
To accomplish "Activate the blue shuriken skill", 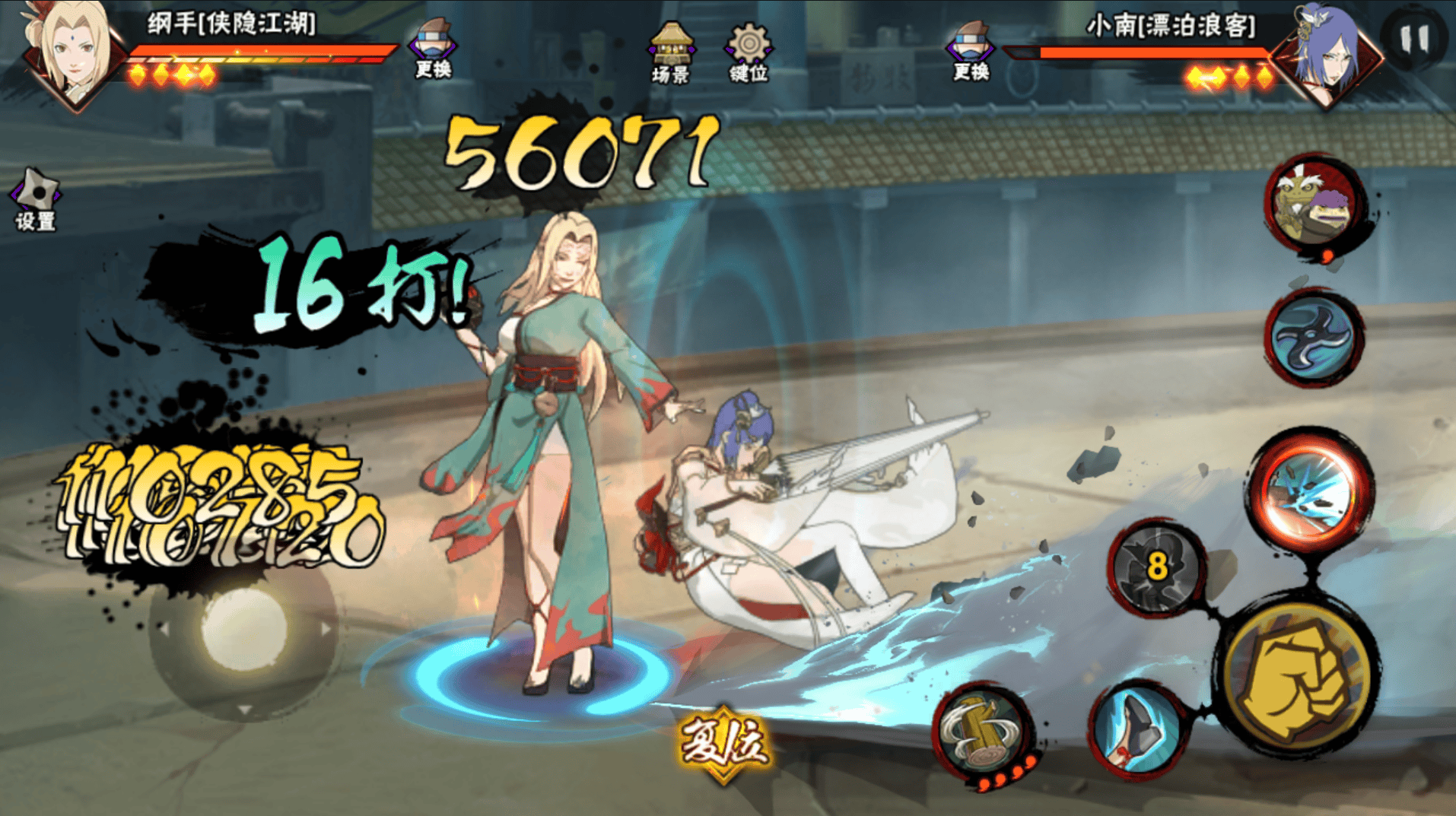I will pos(1314,336).
